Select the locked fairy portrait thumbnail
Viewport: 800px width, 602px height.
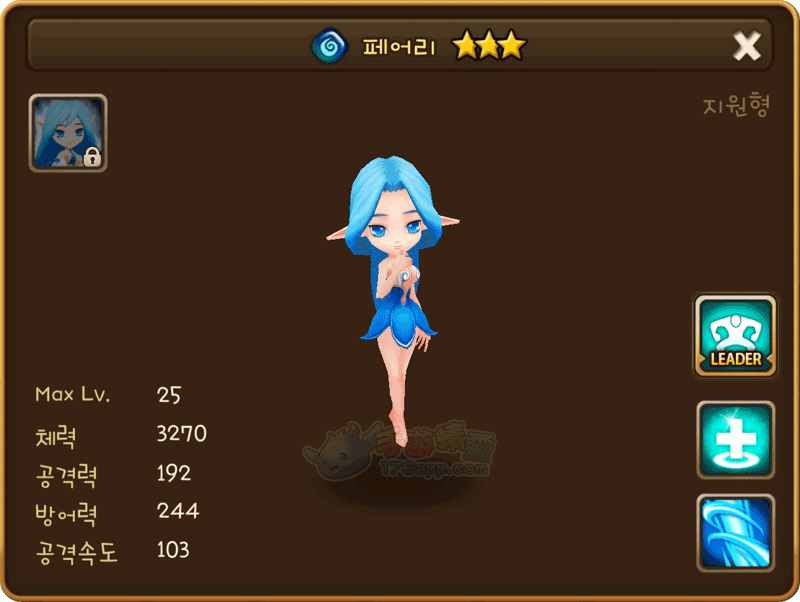coord(68,133)
